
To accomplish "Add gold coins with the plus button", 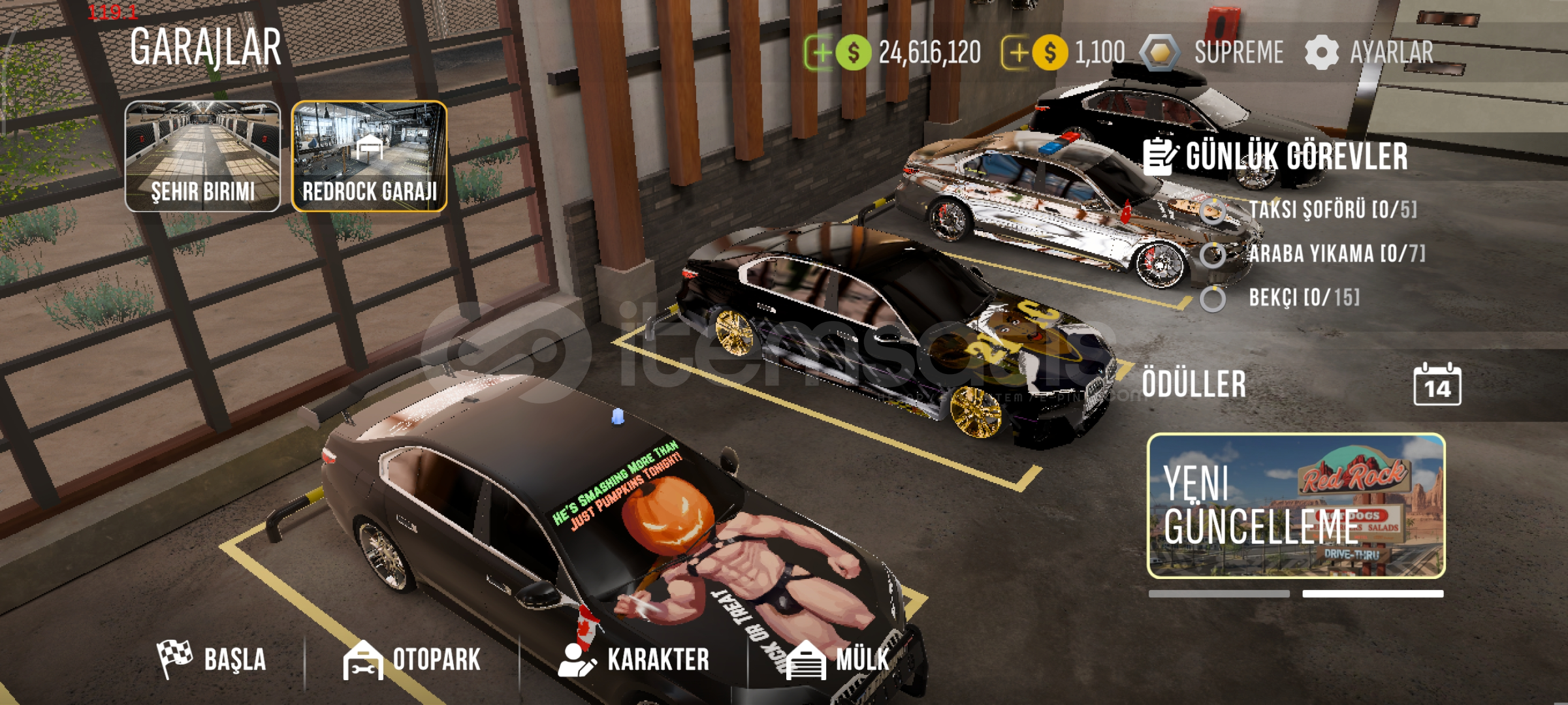I will coord(1017,52).
